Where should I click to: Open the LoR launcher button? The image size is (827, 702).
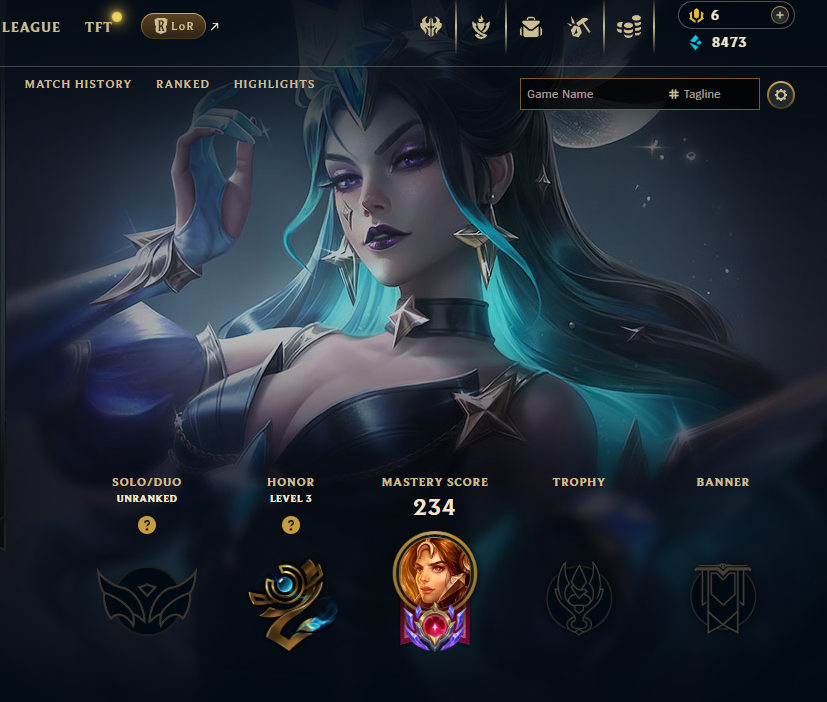(174, 27)
